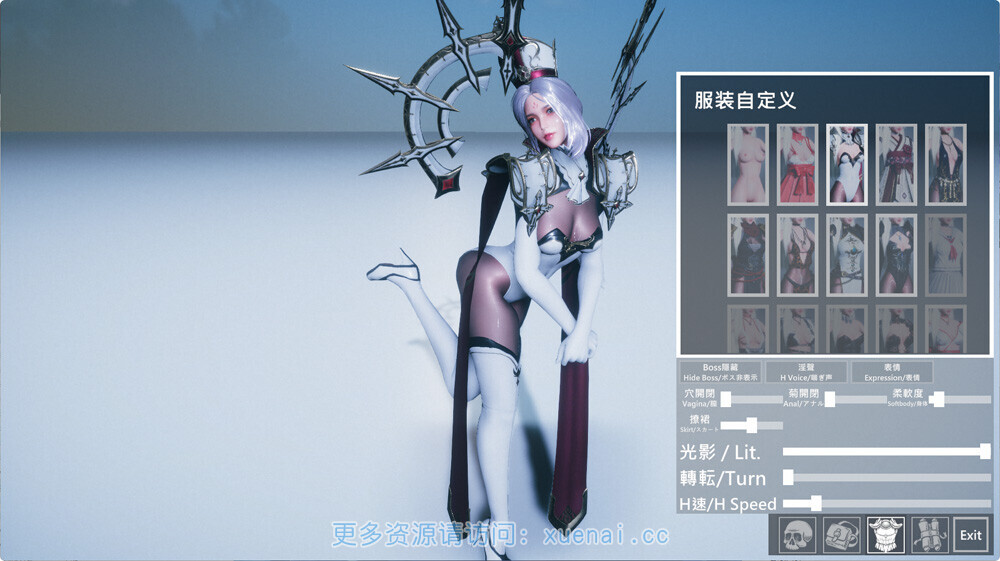Select the satchel bag icon tab
The width and height of the screenshot is (1000, 561).
[841, 535]
